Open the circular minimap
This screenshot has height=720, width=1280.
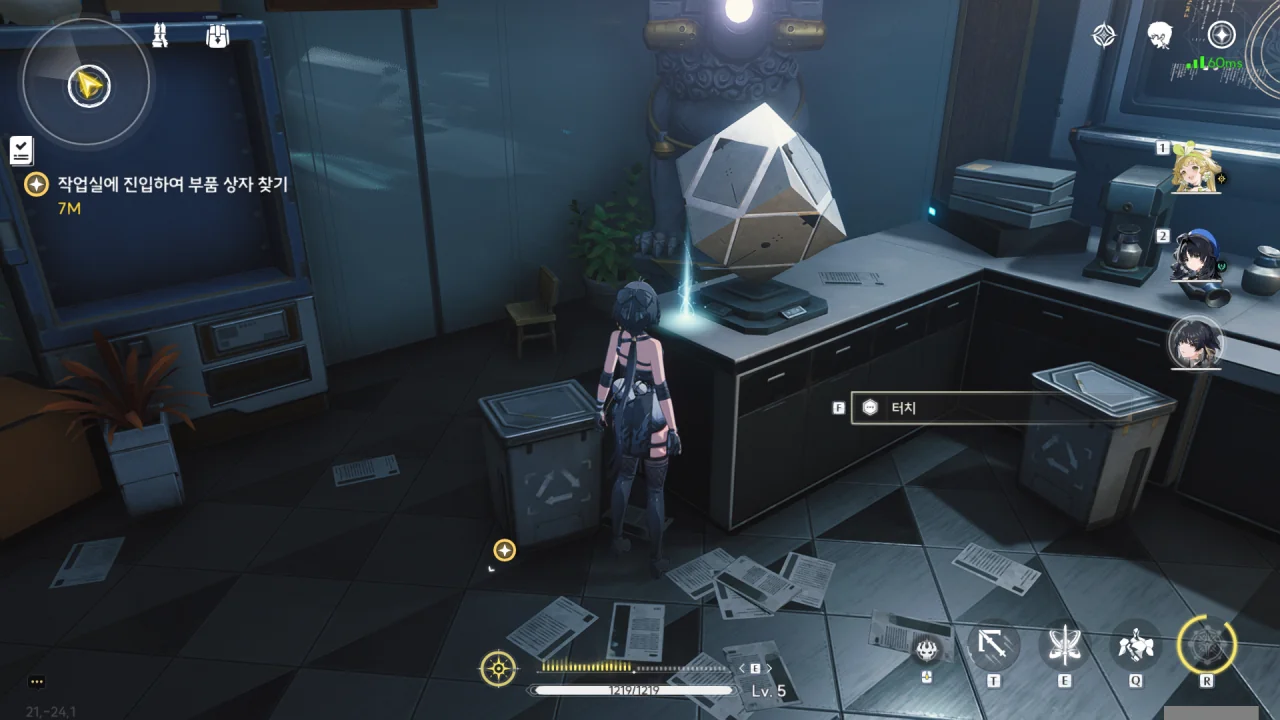pyautogui.click(x=87, y=86)
